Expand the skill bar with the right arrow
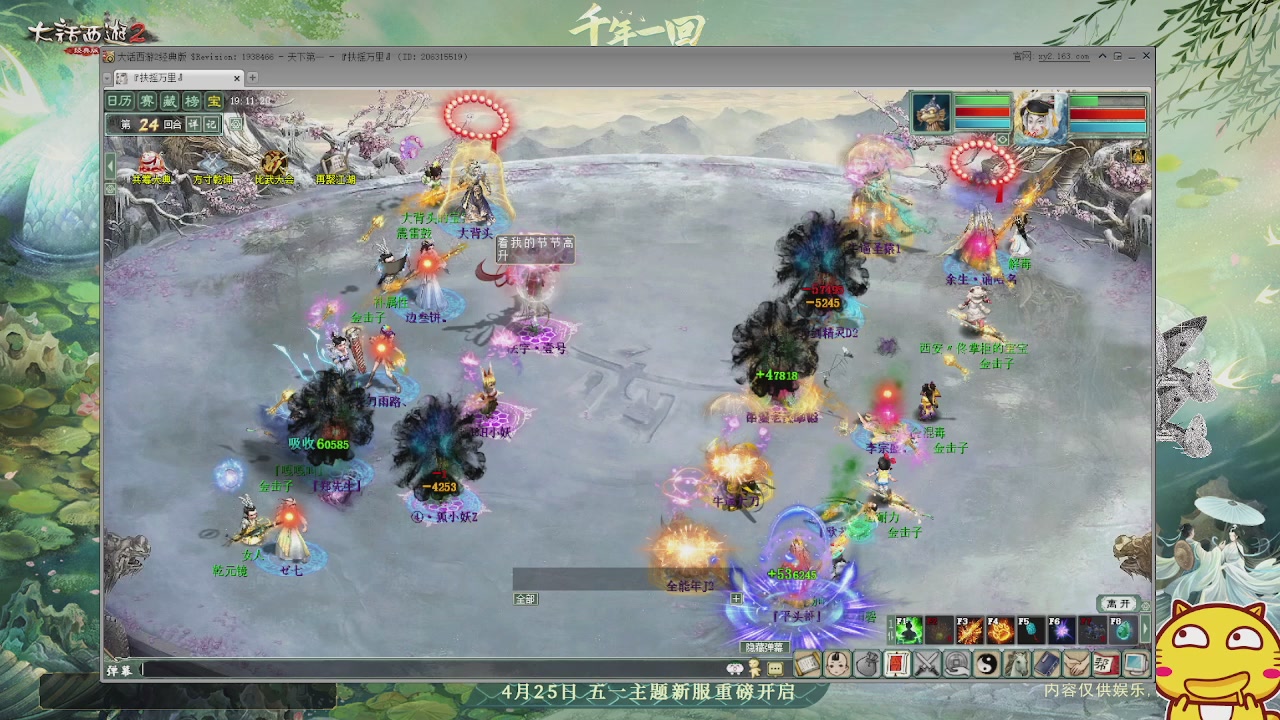Viewport: 1280px width, 720px height. click(1144, 630)
